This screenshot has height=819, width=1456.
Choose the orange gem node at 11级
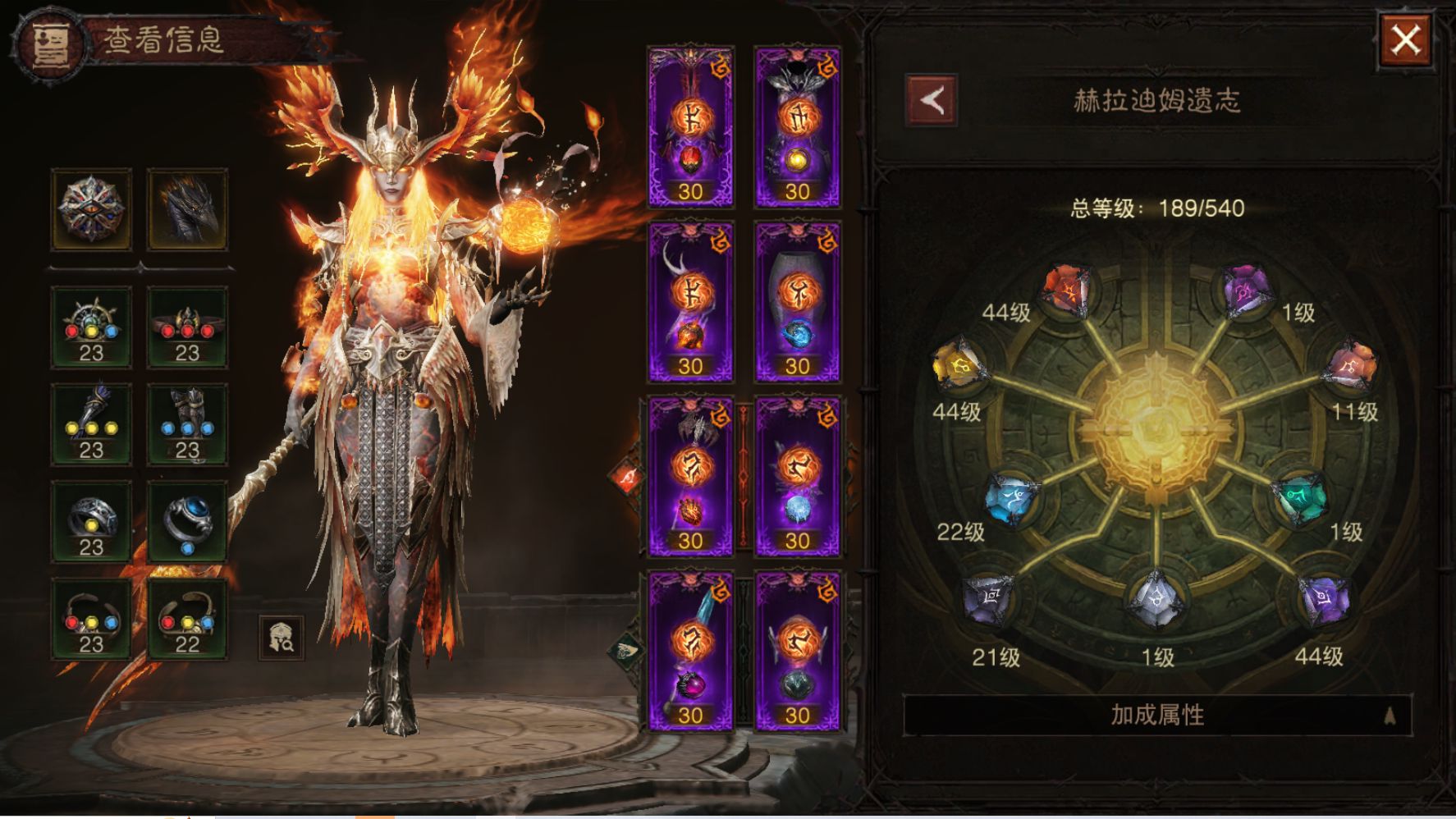(x=1350, y=366)
